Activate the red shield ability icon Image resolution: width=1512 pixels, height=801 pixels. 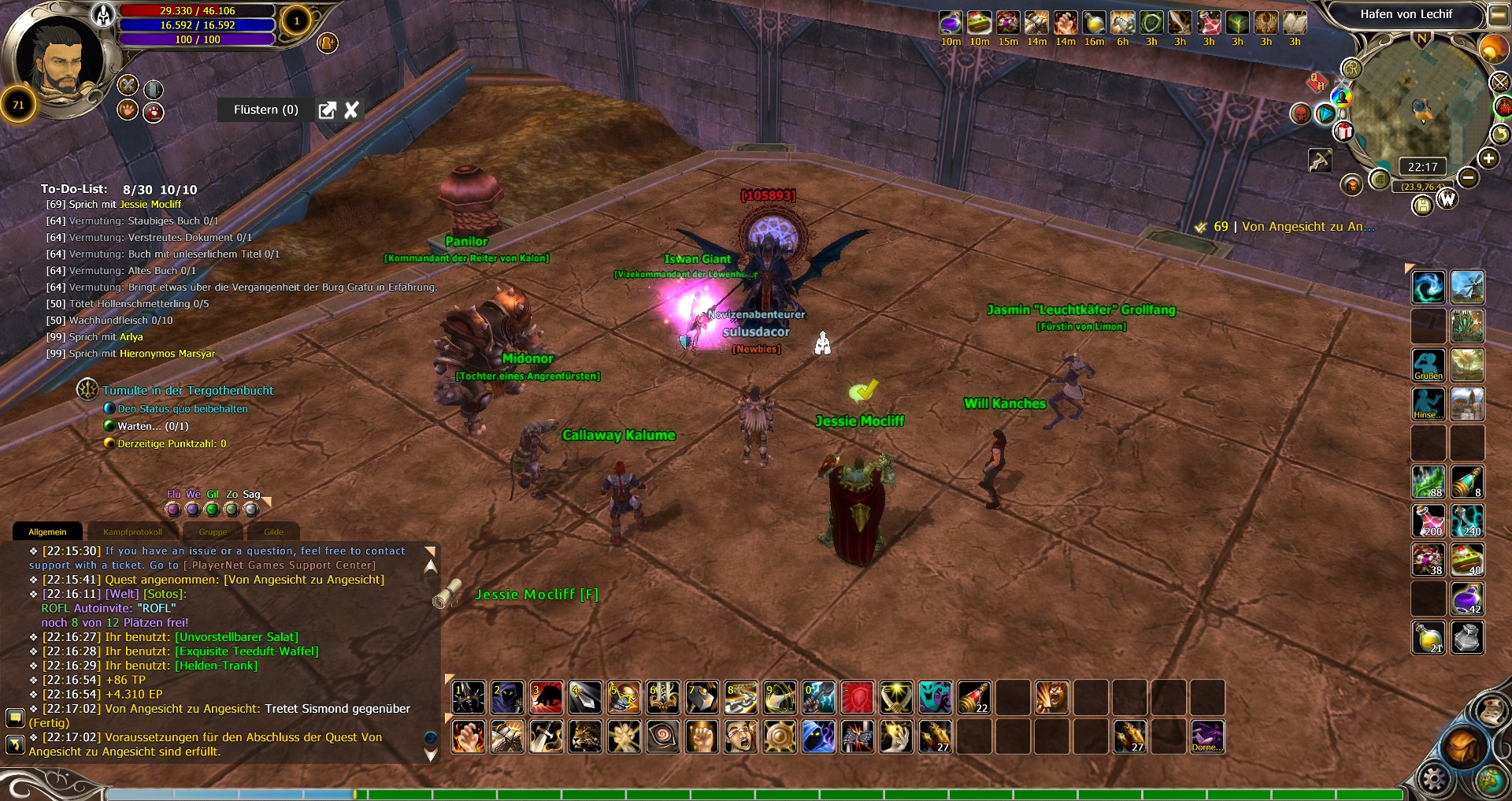858,698
